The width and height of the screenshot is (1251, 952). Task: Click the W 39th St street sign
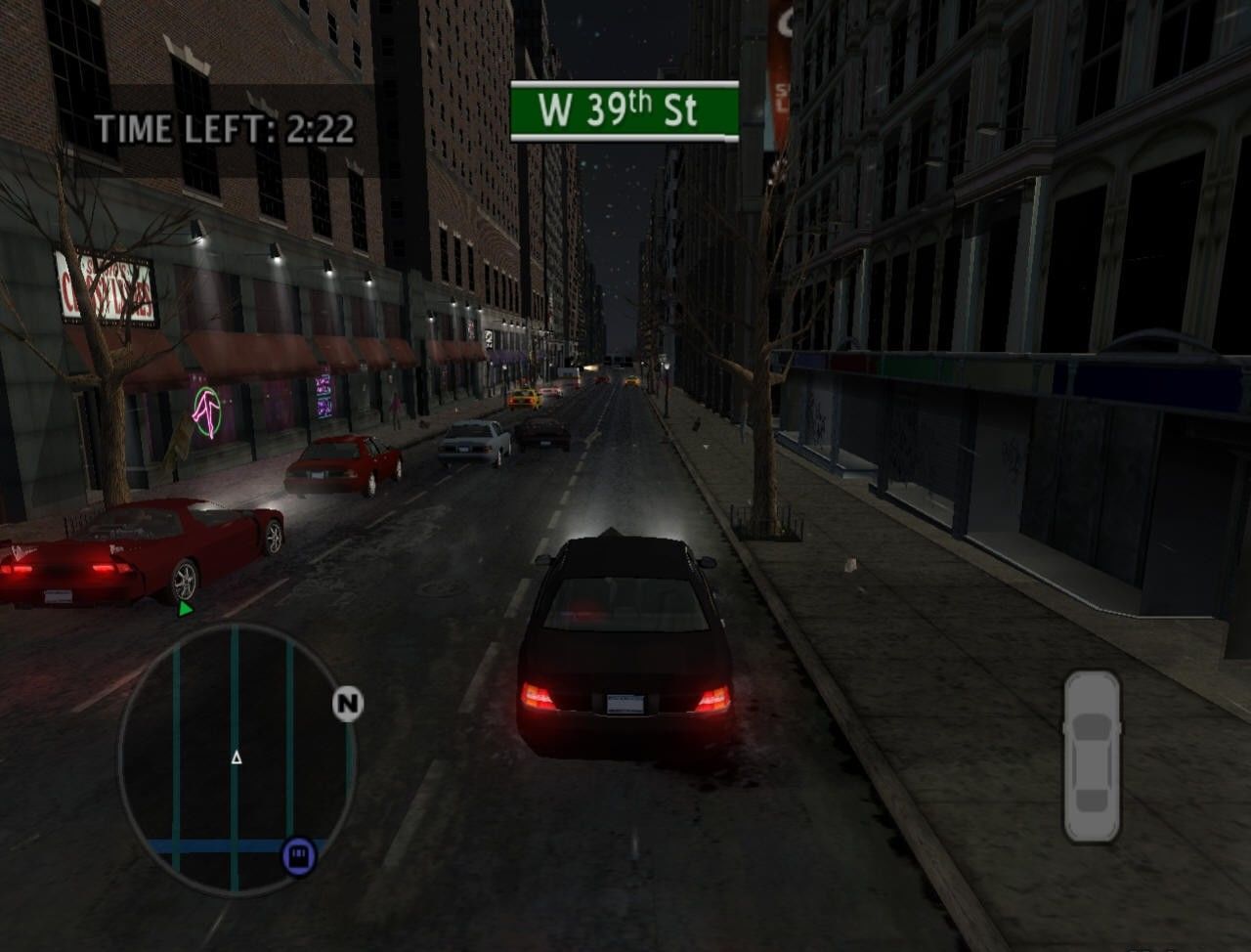click(x=624, y=111)
